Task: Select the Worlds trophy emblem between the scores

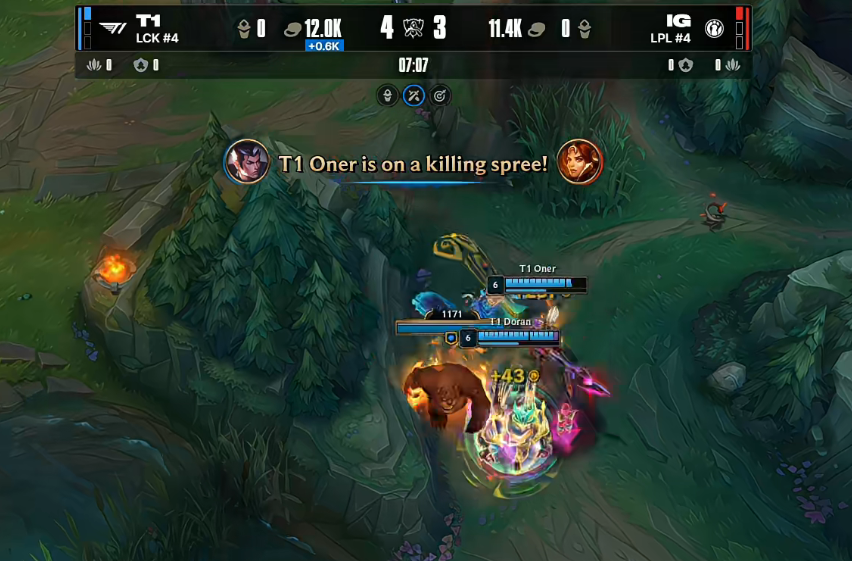Action: (x=413, y=27)
